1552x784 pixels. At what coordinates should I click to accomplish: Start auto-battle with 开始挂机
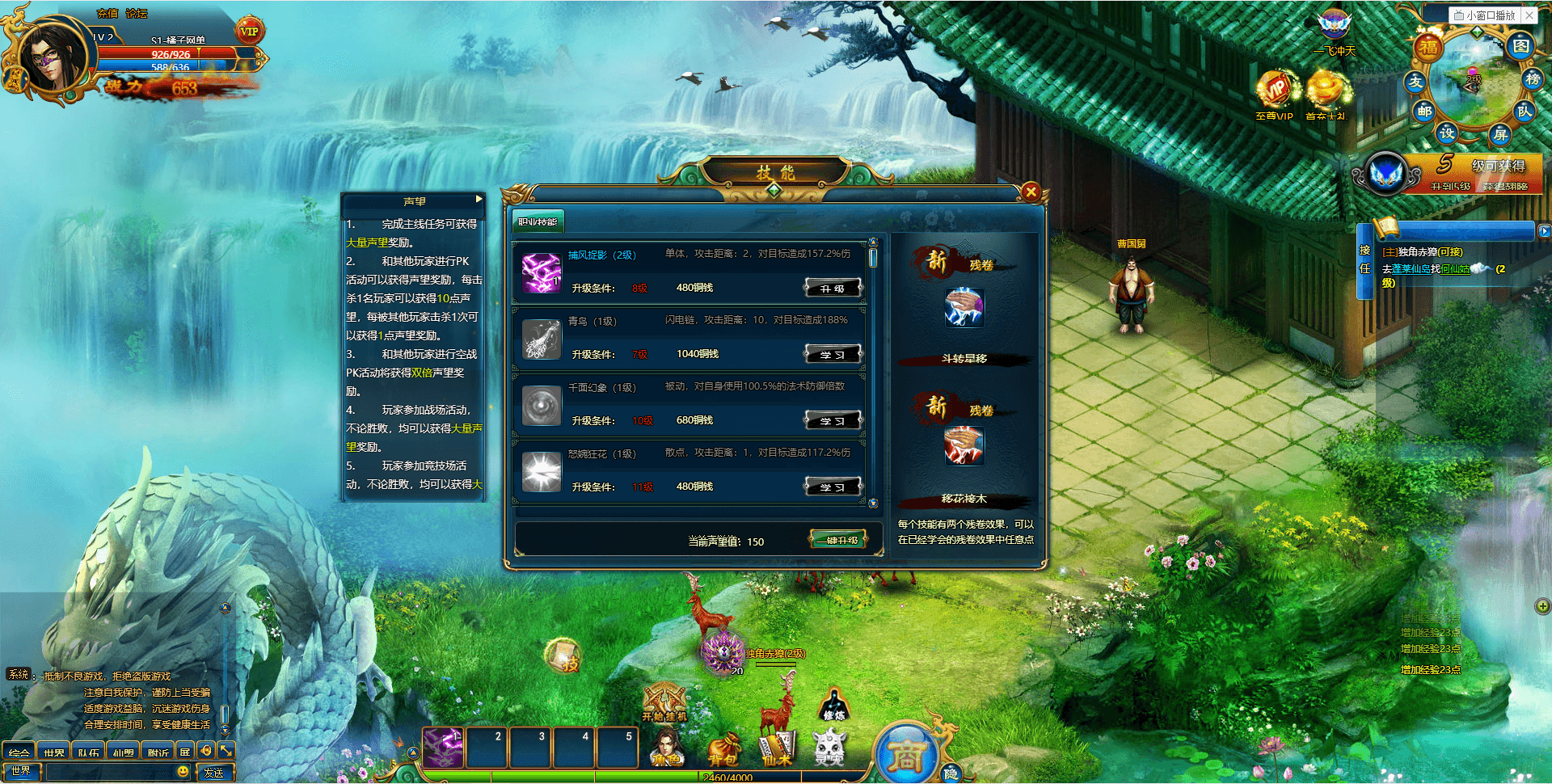click(664, 702)
